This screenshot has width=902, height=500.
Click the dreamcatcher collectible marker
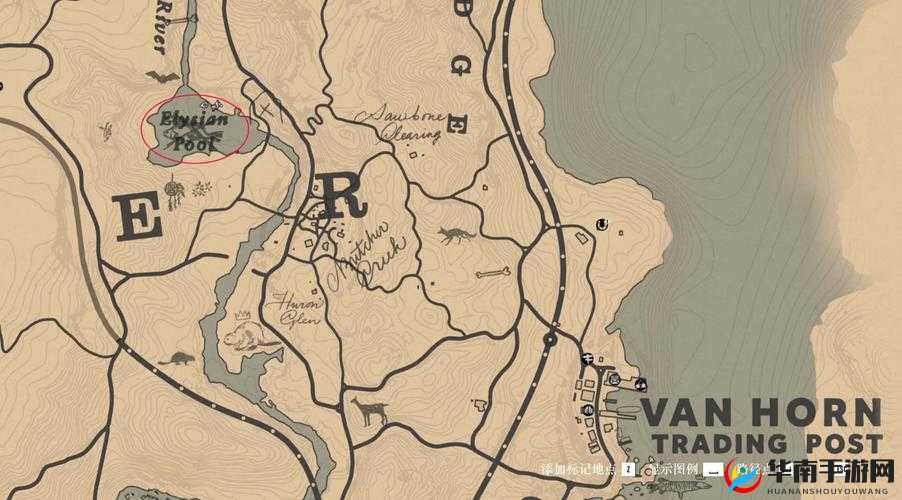point(174,190)
